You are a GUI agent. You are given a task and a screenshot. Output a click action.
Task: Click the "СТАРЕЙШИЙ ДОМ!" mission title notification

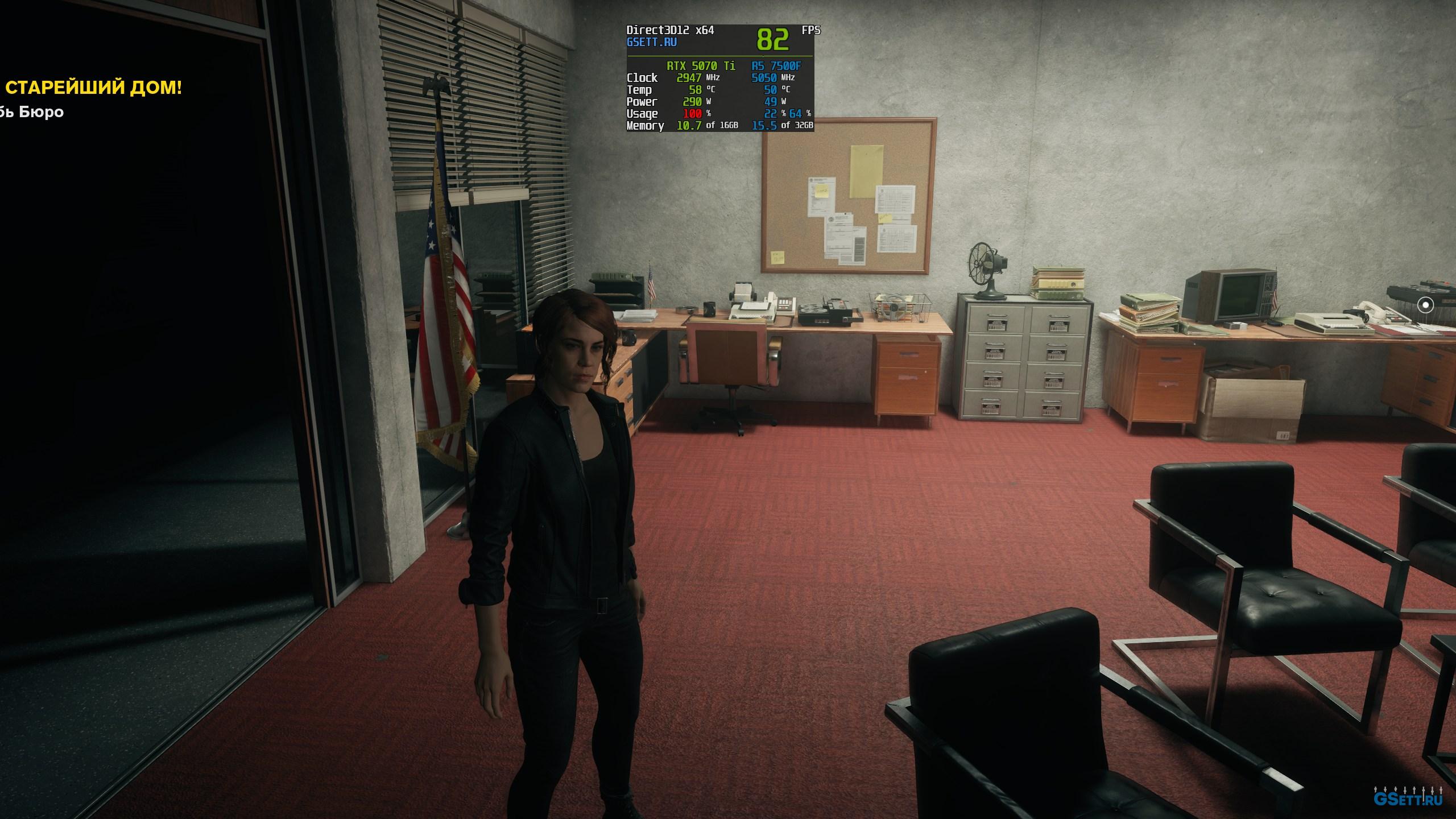[x=94, y=88]
